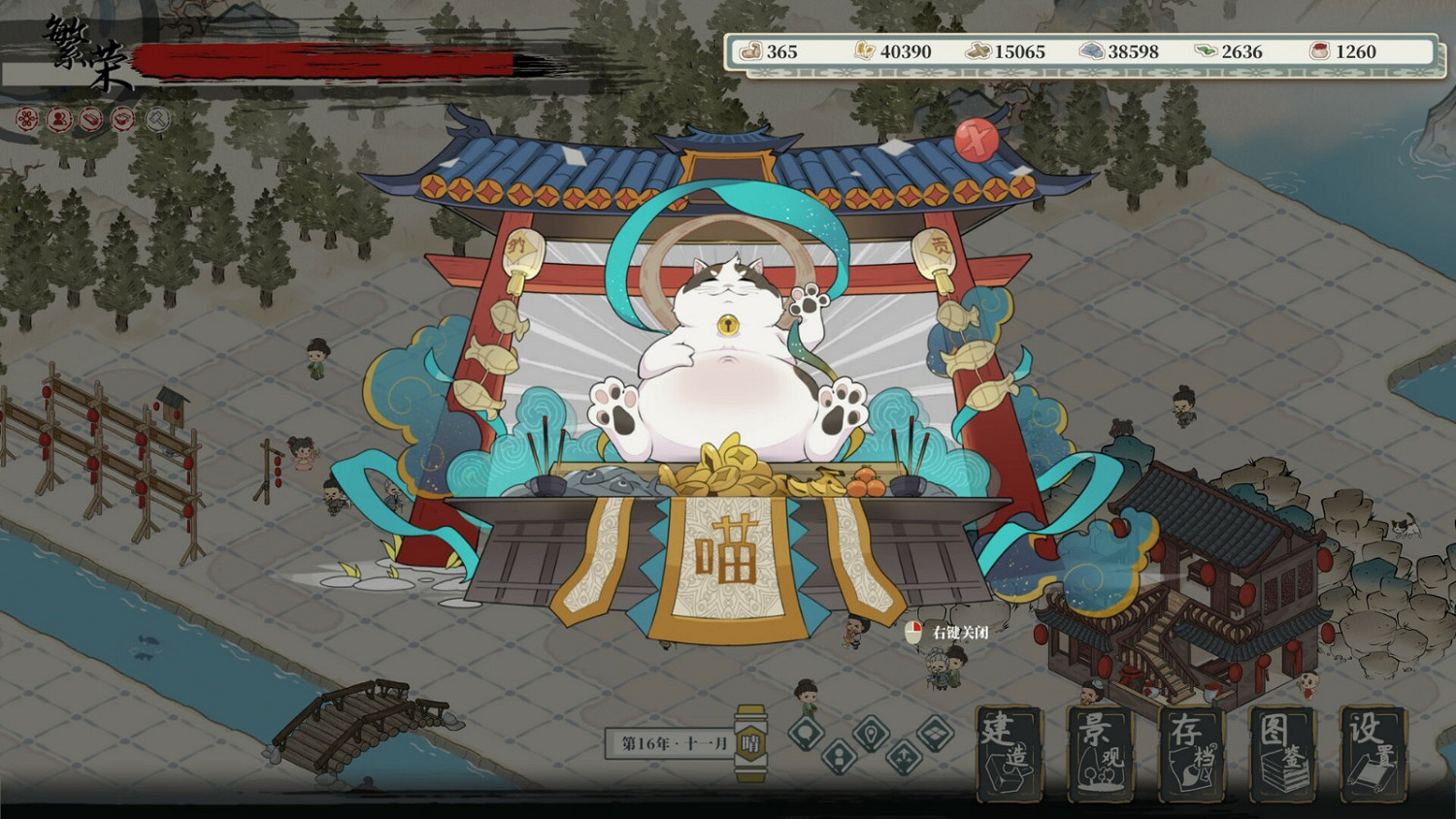Open the person diamond icon near date bar
This screenshot has height=819, width=1456.
point(838,756)
